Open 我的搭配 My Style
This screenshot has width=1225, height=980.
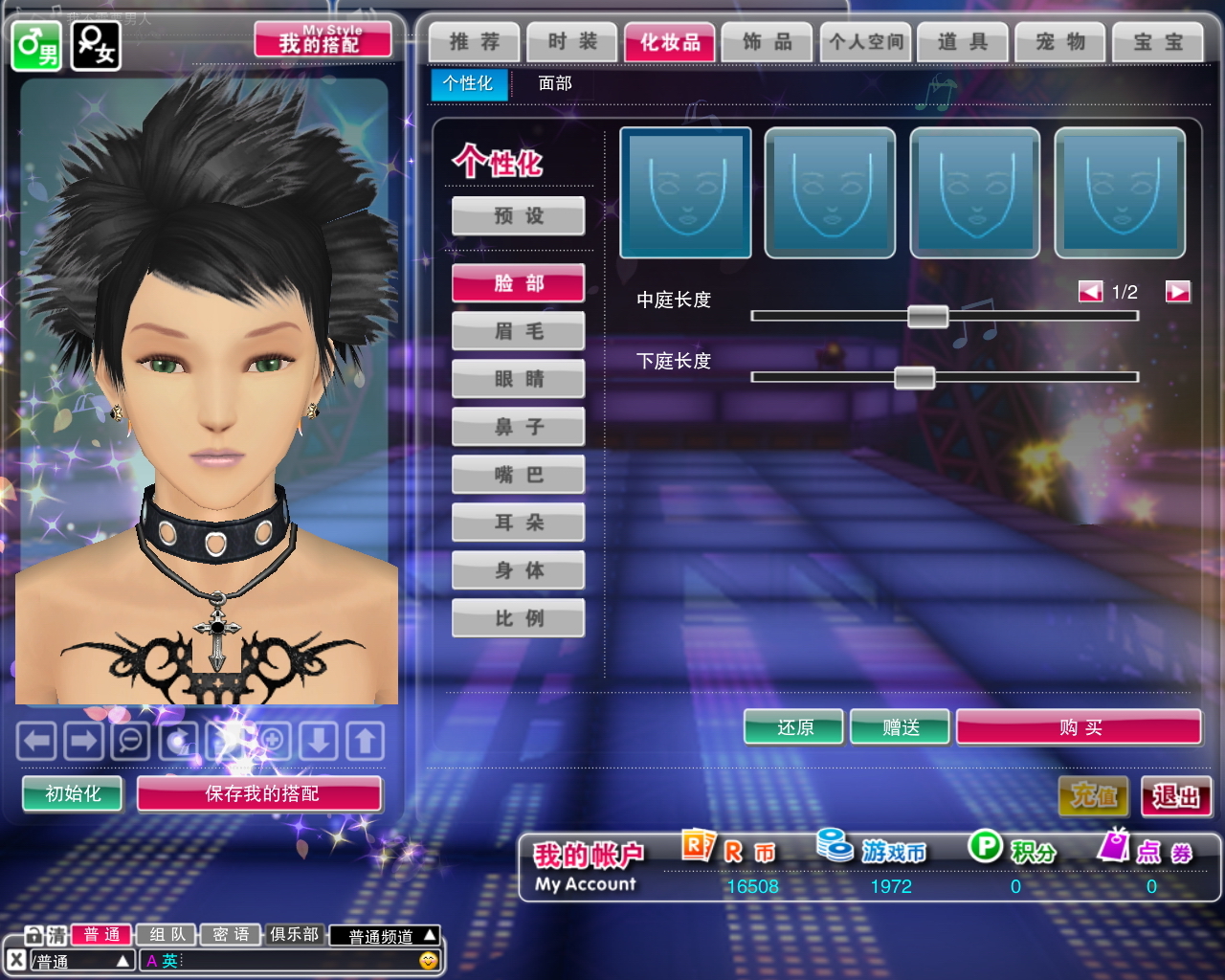323,40
